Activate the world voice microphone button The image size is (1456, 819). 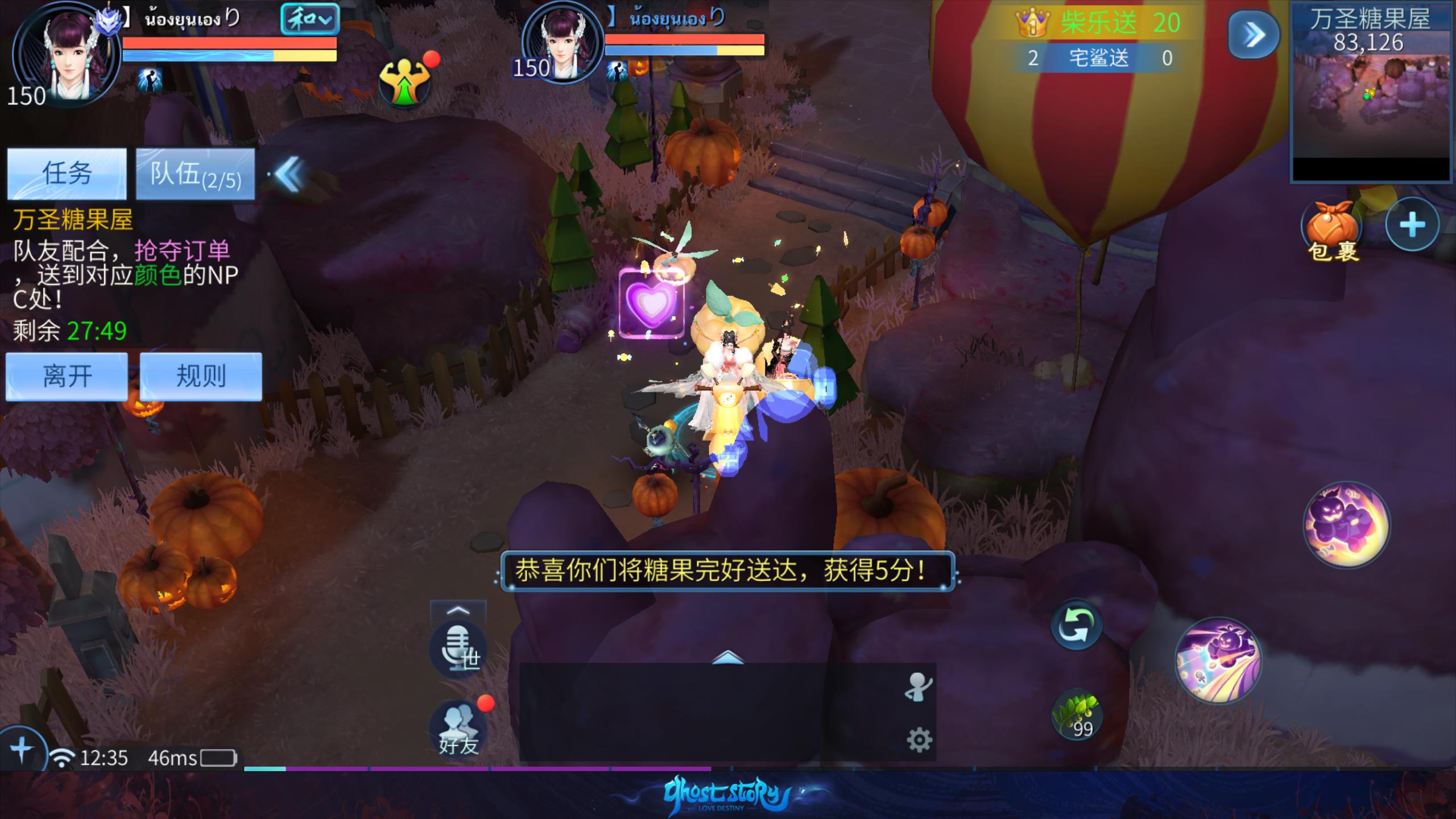458,650
